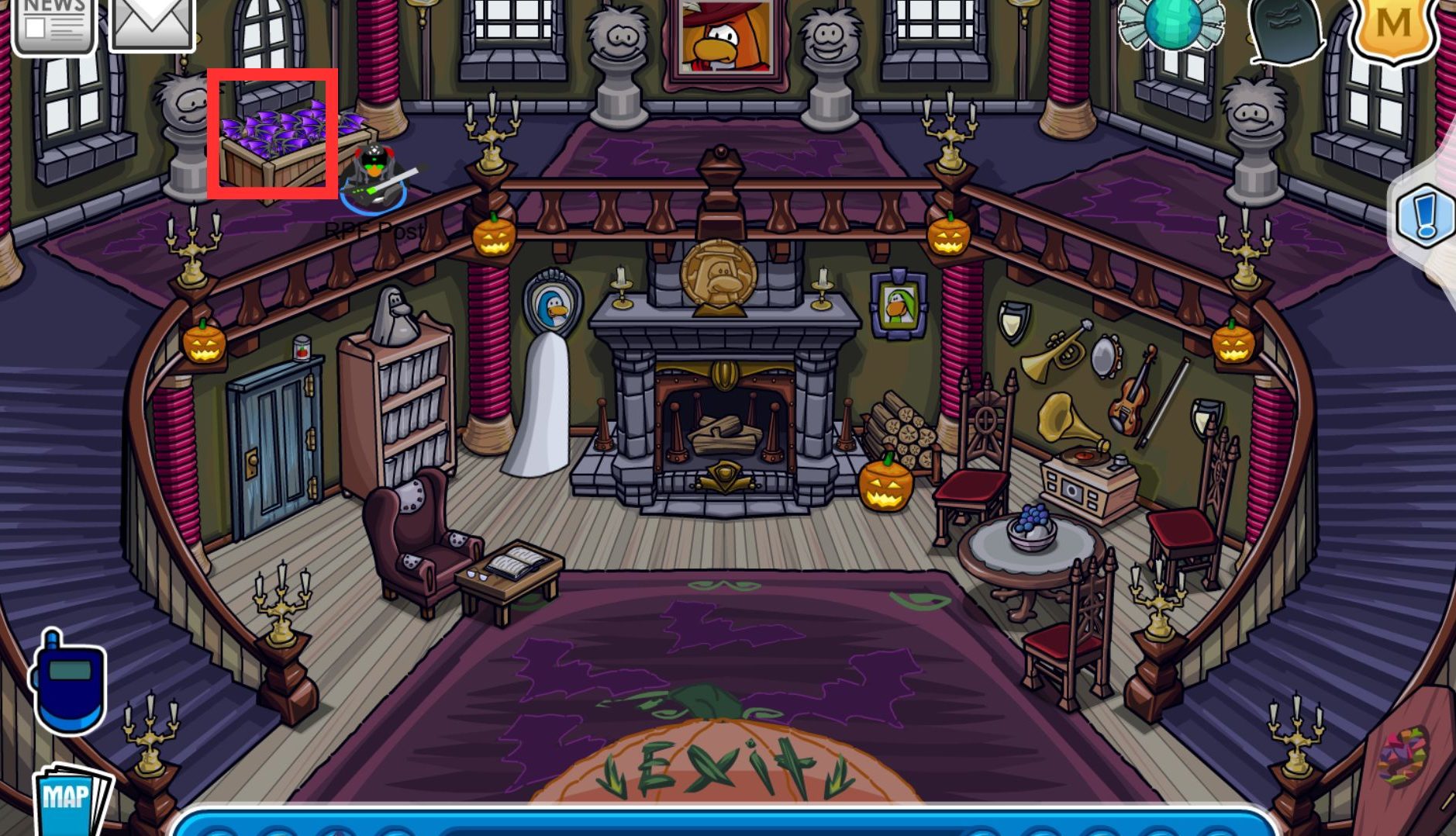Click the open book on the coffee table
Viewport: 1456px width, 836px height.
tap(517, 562)
